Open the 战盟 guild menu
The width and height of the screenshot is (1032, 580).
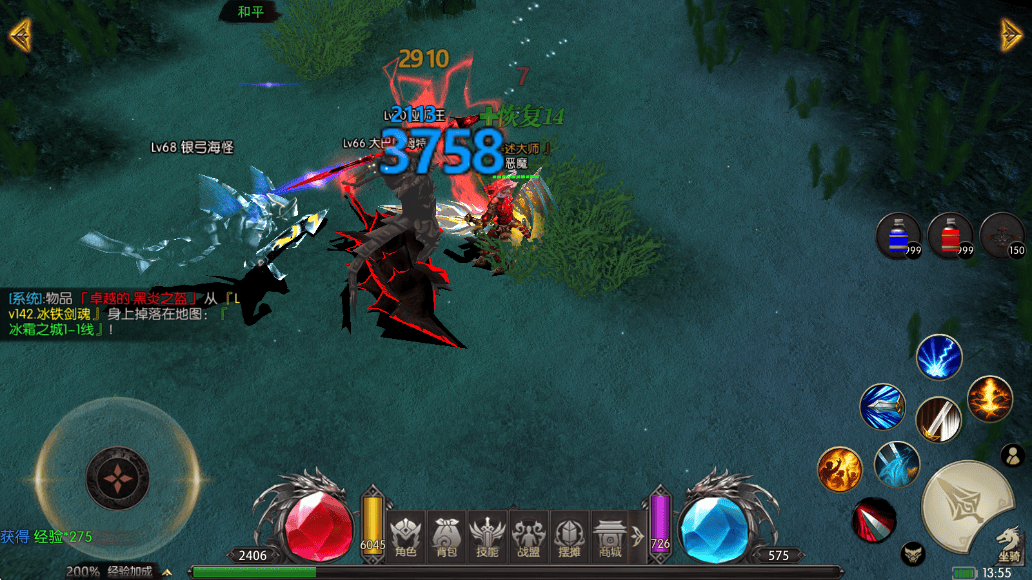528,538
